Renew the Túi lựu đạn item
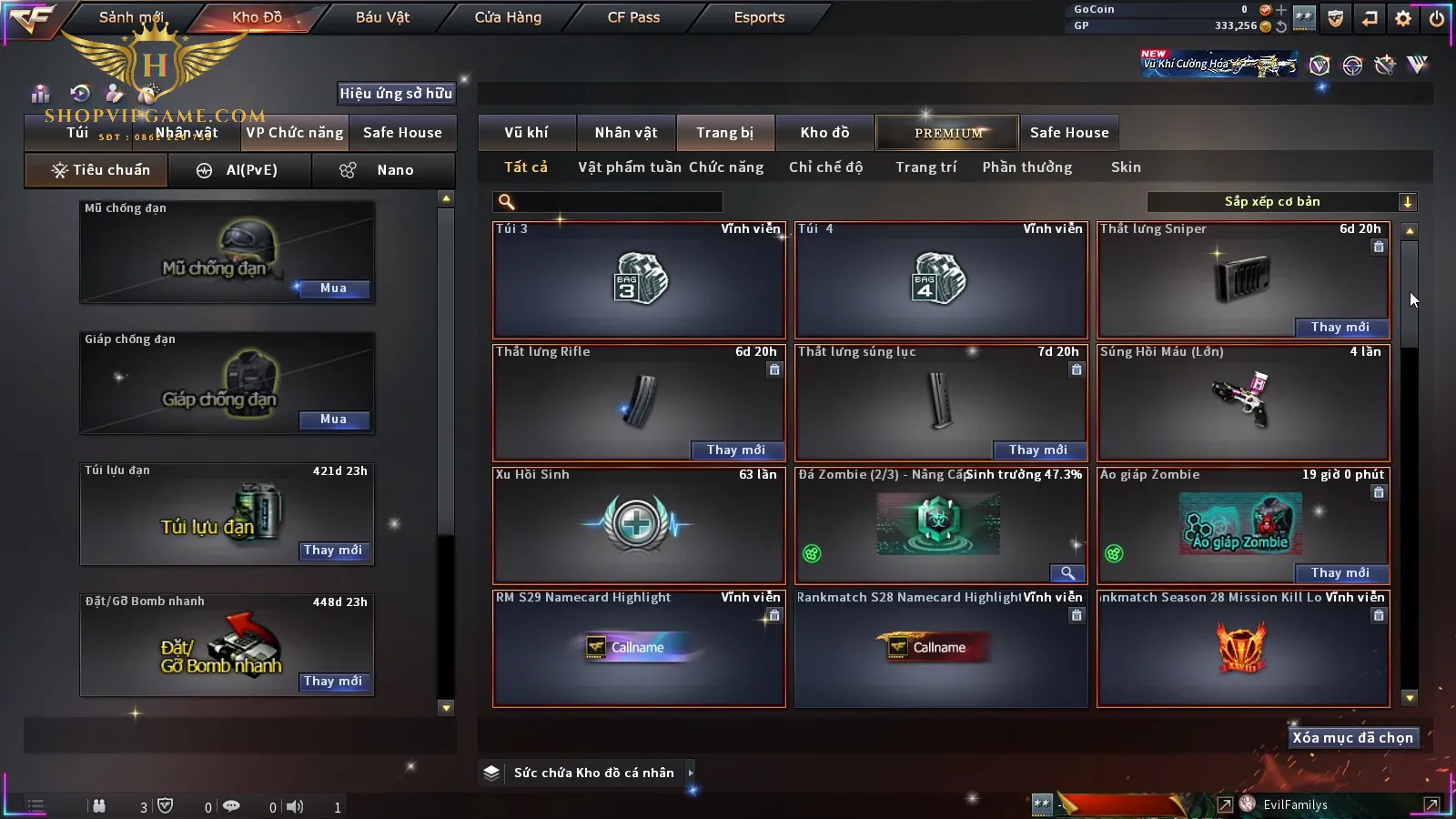 pos(333,551)
